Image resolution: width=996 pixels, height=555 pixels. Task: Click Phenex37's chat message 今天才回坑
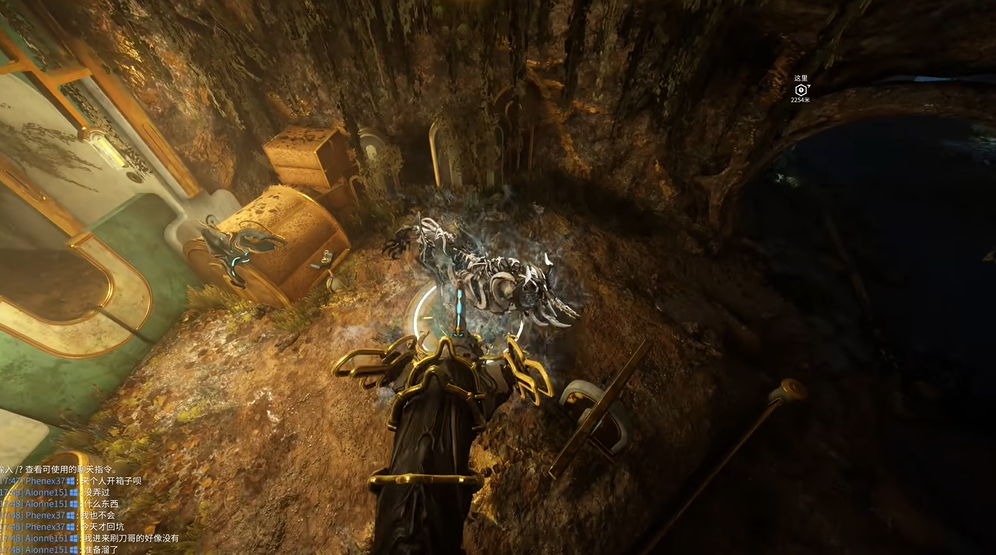[101, 526]
